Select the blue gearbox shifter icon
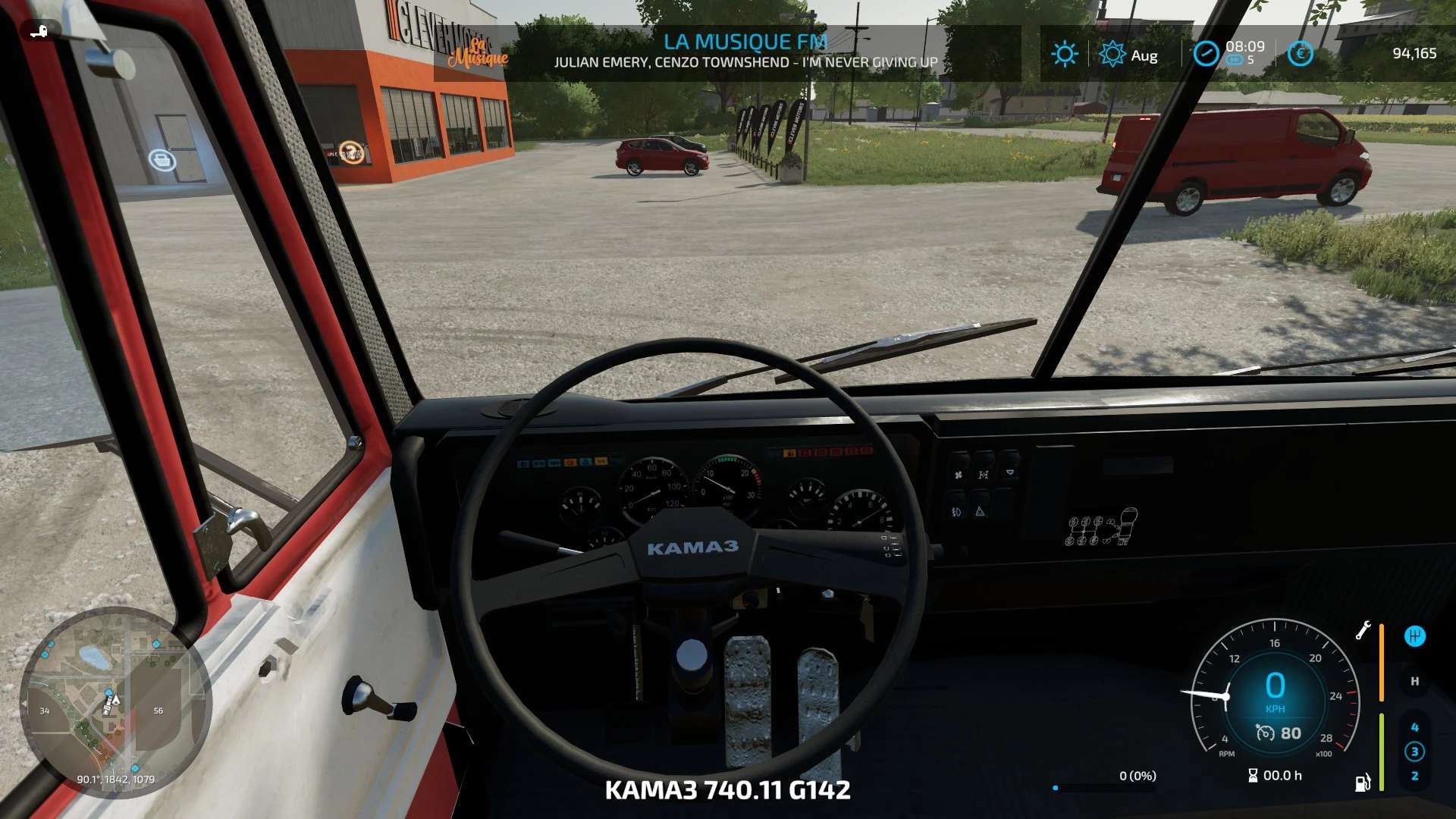The width and height of the screenshot is (1456, 819). coord(1414,636)
